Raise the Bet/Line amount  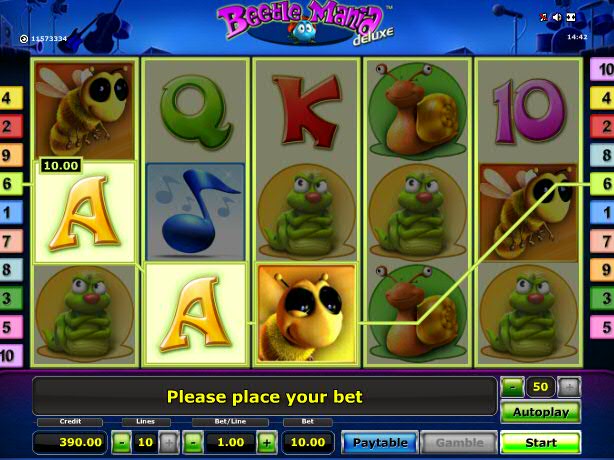[267, 442]
